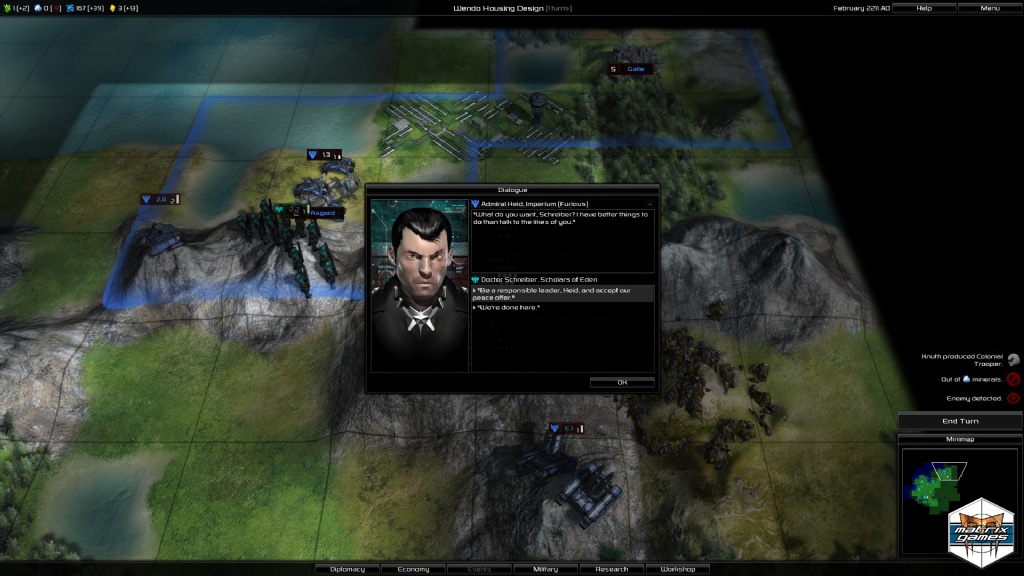Open the Workshop panel
The width and height of the screenshot is (1024, 576).
[x=677, y=569]
